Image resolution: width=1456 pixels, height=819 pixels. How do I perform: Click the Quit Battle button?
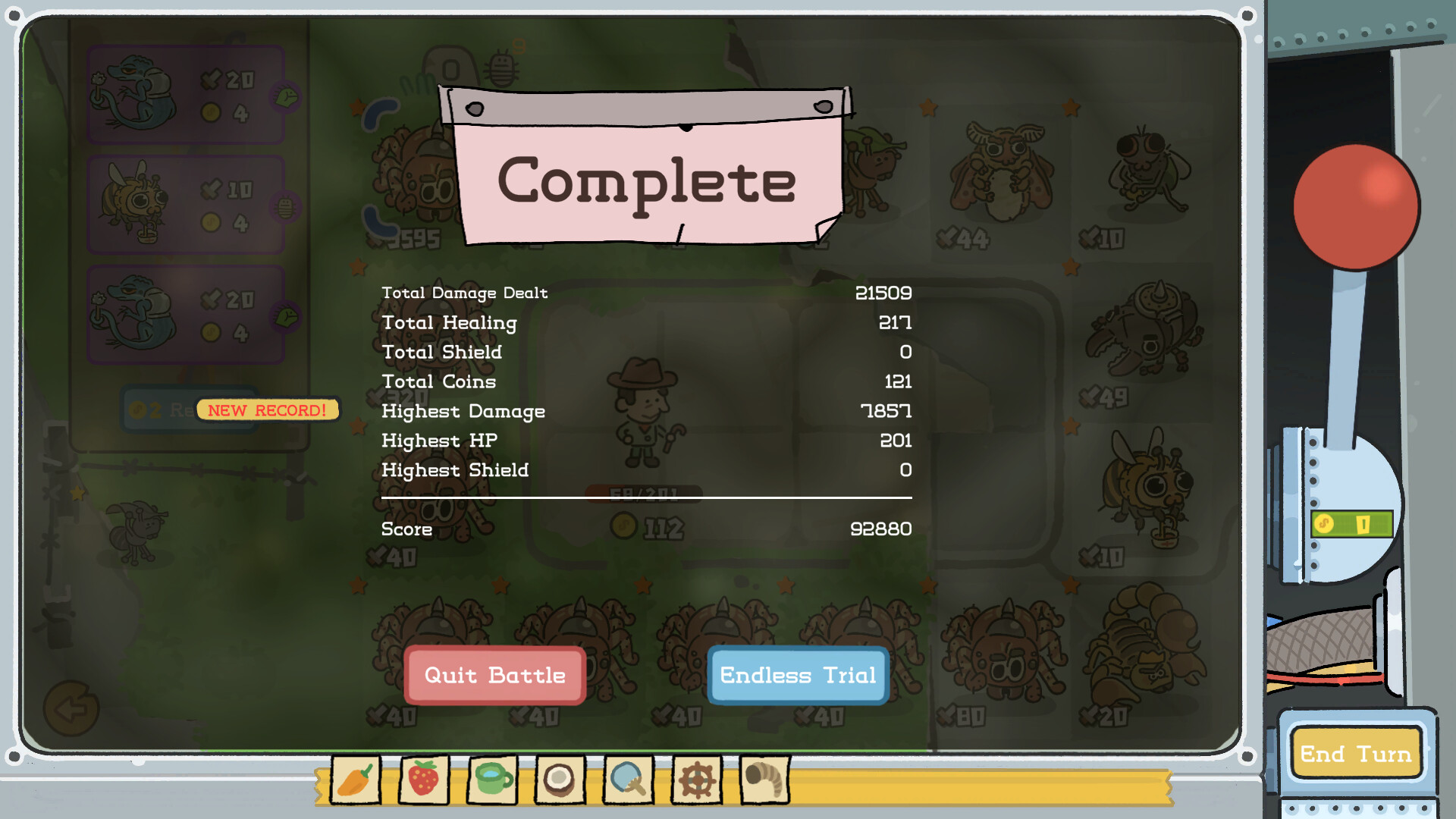[494, 675]
